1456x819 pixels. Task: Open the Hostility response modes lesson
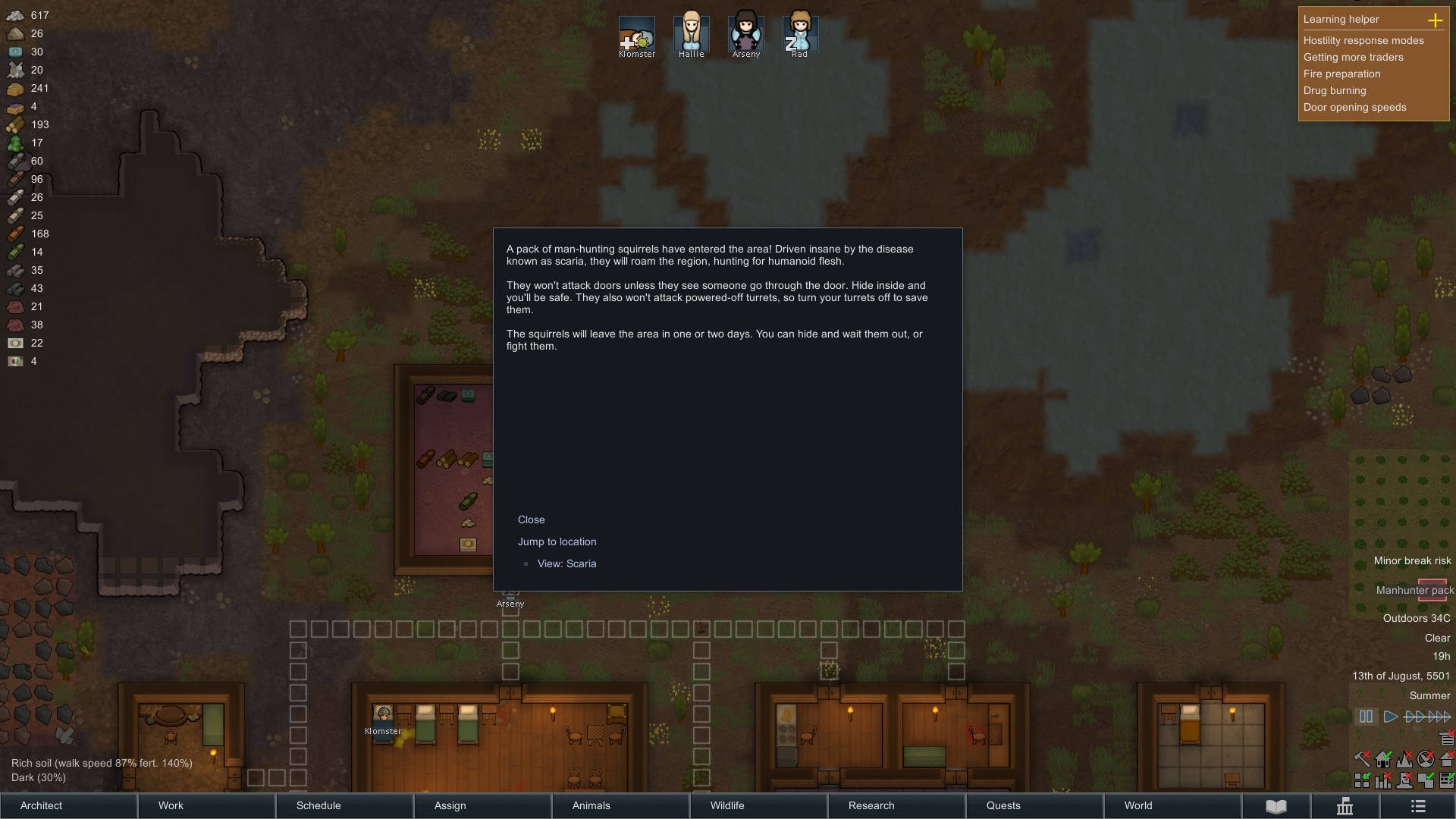pyautogui.click(x=1363, y=40)
